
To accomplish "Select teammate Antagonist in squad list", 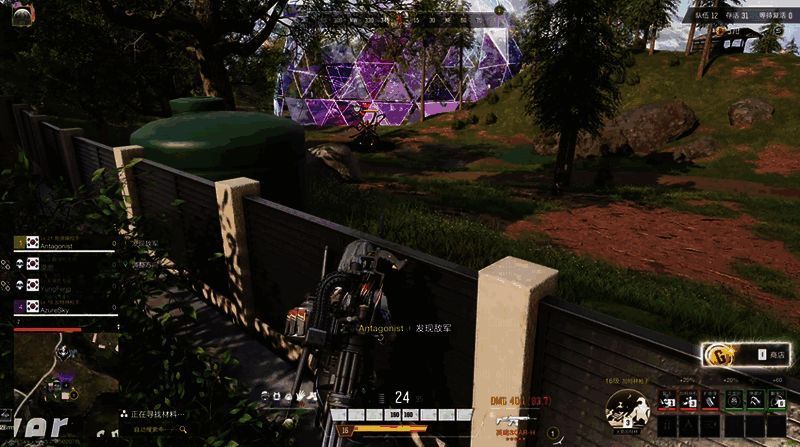I will coord(60,243).
